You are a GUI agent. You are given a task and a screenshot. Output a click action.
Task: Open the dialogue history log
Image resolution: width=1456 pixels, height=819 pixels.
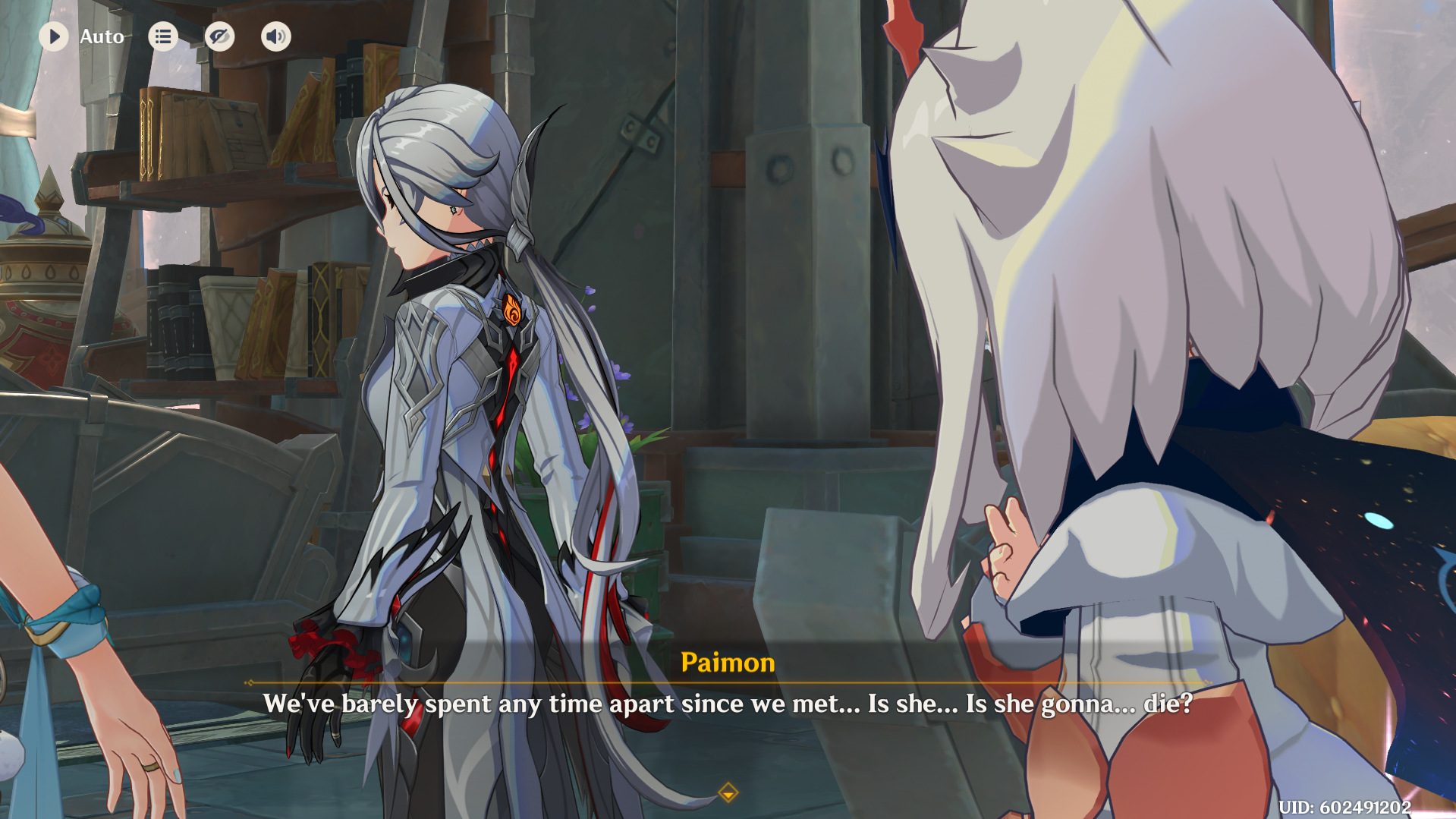163,36
